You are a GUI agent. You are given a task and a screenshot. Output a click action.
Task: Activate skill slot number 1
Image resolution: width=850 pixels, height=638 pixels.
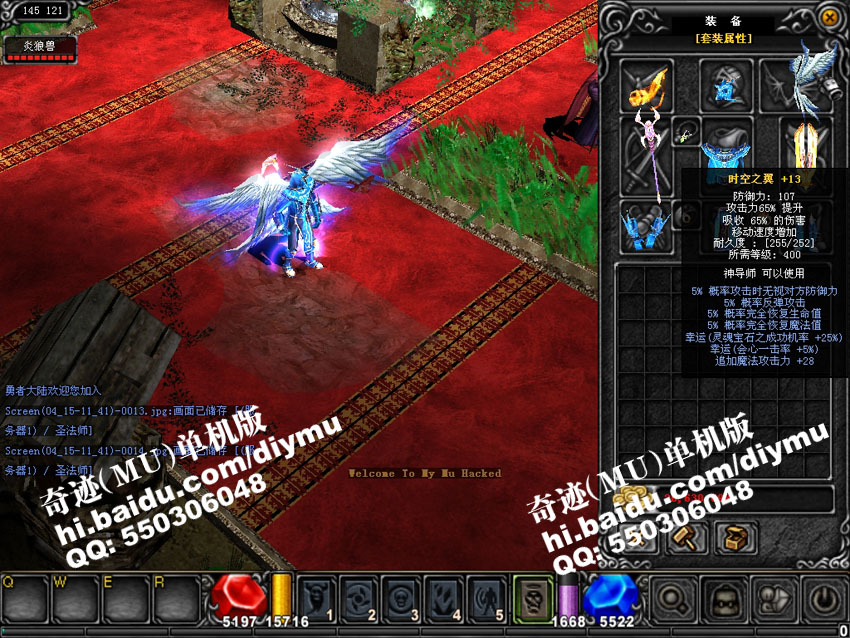click(316, 597)
